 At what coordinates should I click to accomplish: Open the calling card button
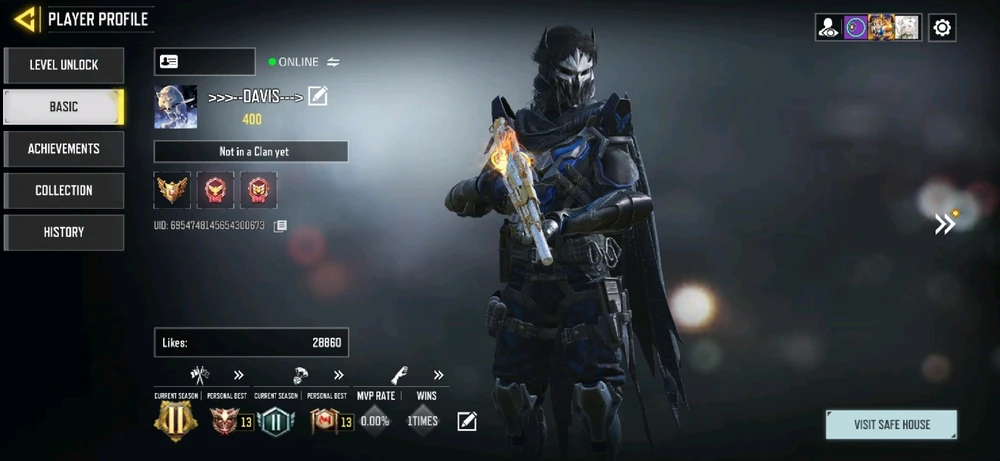click(204, 62)
